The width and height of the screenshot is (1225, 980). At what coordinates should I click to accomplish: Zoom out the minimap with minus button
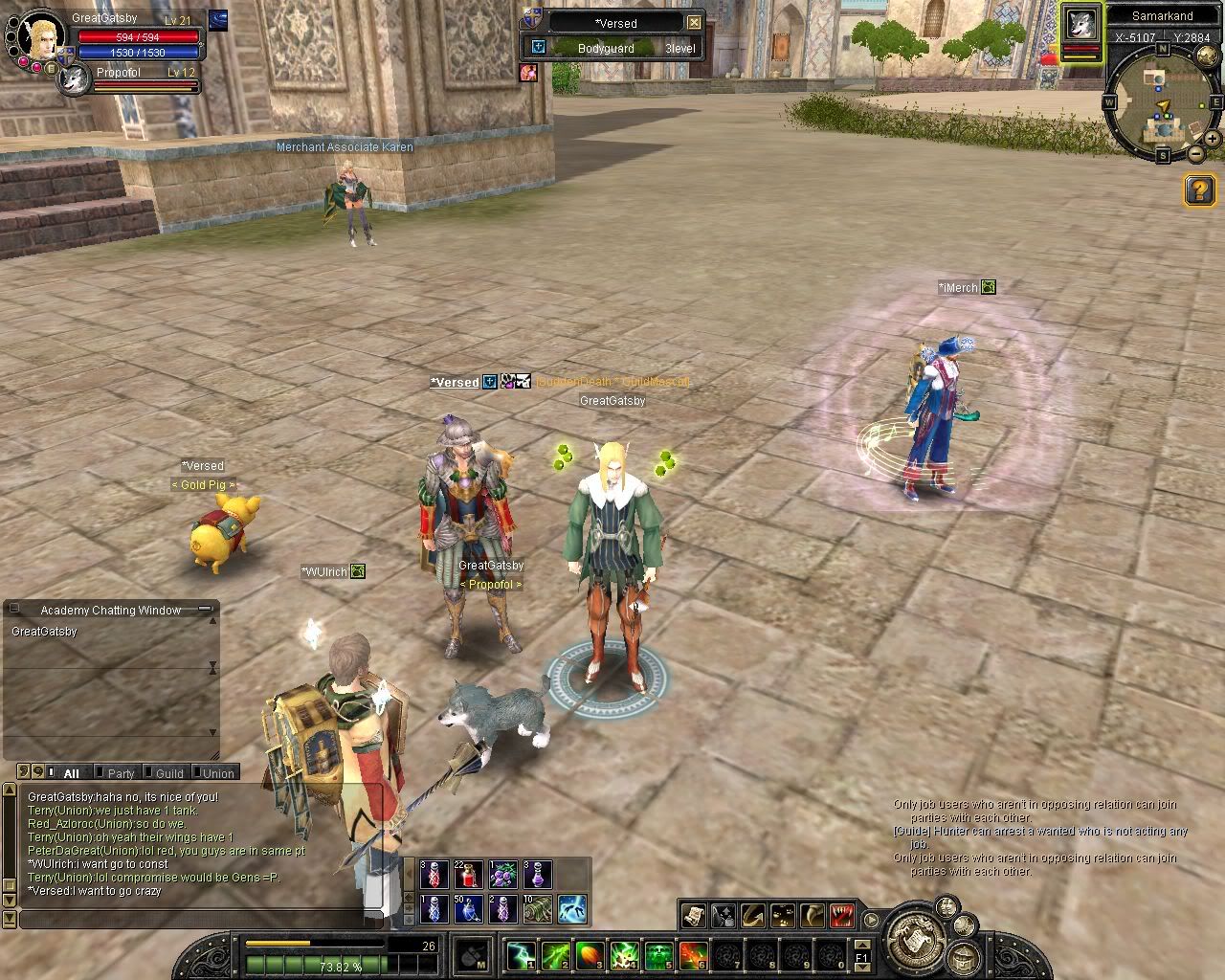click(x=1196, y=153)
